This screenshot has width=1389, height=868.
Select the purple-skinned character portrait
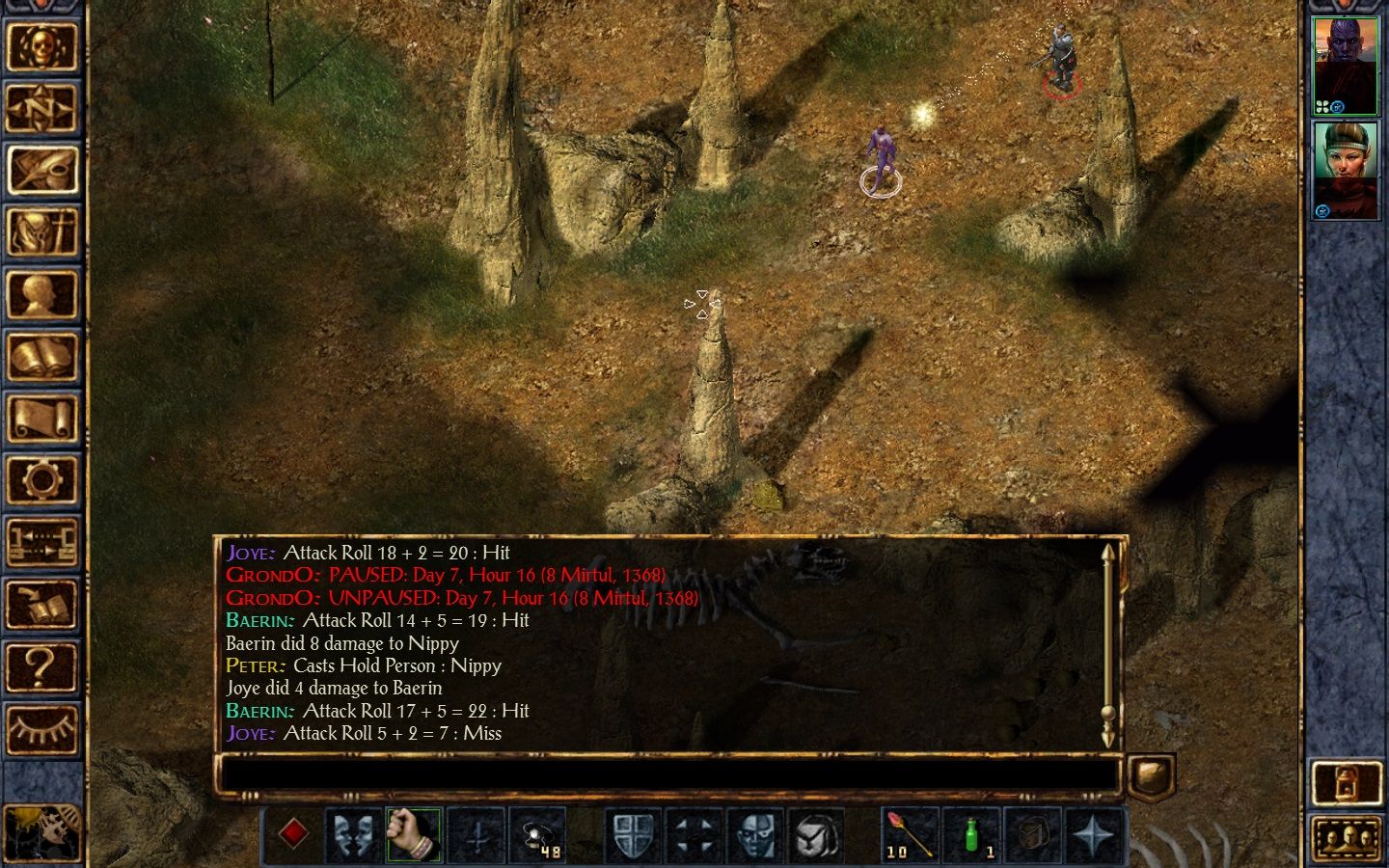coord(1346,66)
